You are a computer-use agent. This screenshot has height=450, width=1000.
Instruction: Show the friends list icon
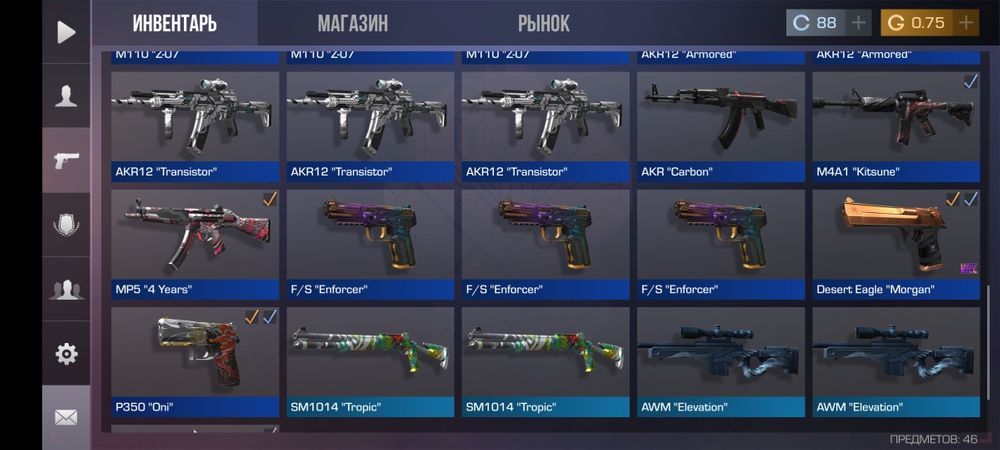66,290
